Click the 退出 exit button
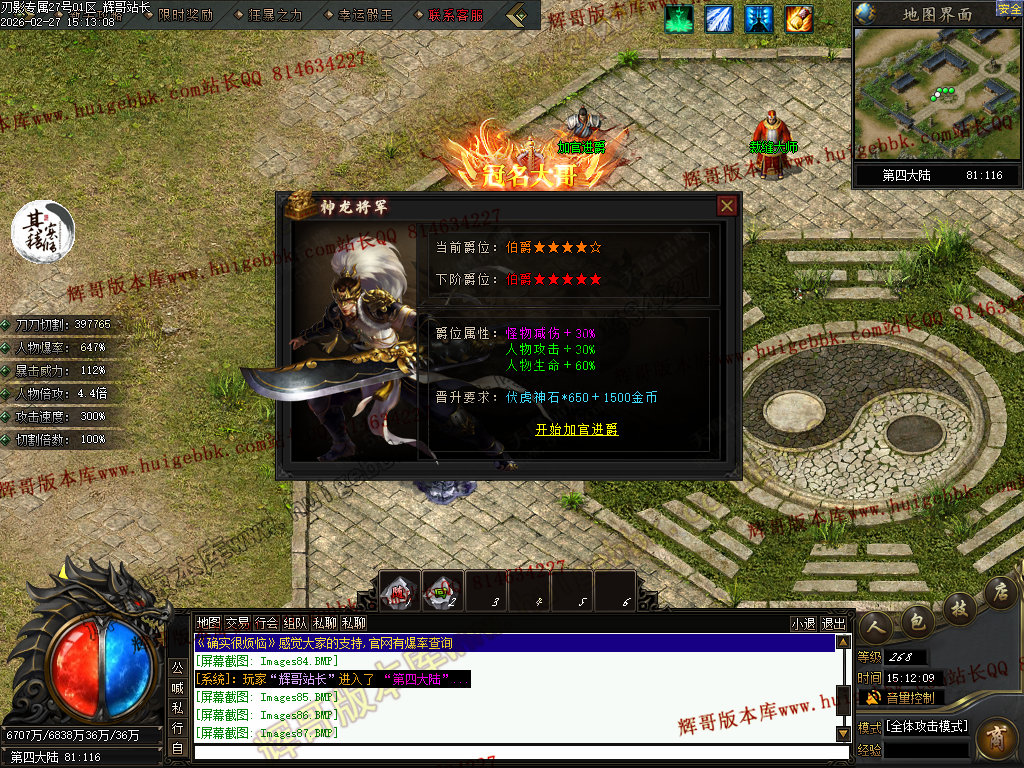The width and height of the screenshot is (1024, 768). point(833,623)
